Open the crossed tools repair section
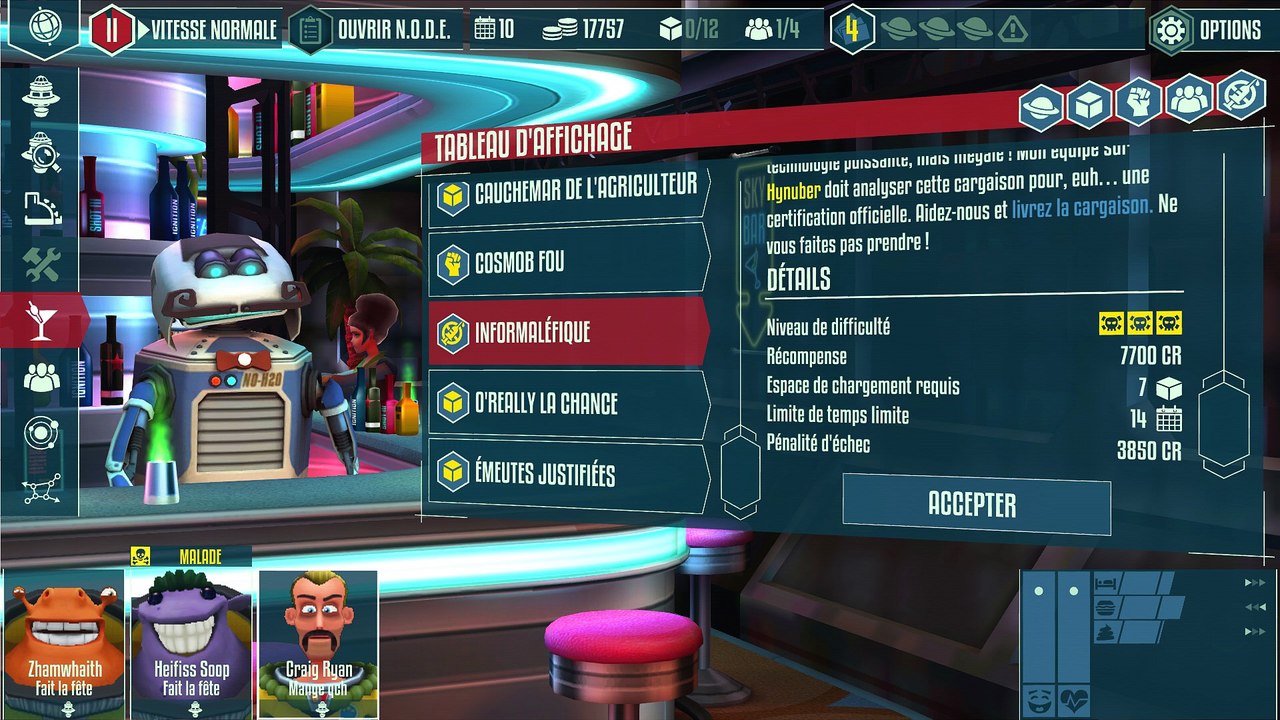The width and height of the screenshot is (1280, 720). pyautogui.click(x=41, y=264)
